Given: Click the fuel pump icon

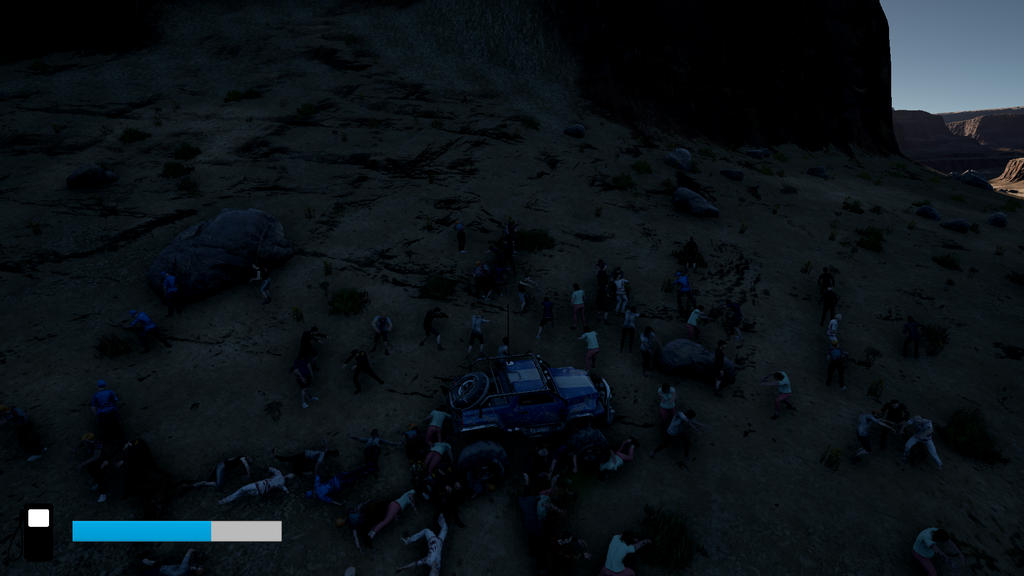Looking at the screenshot, I should click(38, 531).
